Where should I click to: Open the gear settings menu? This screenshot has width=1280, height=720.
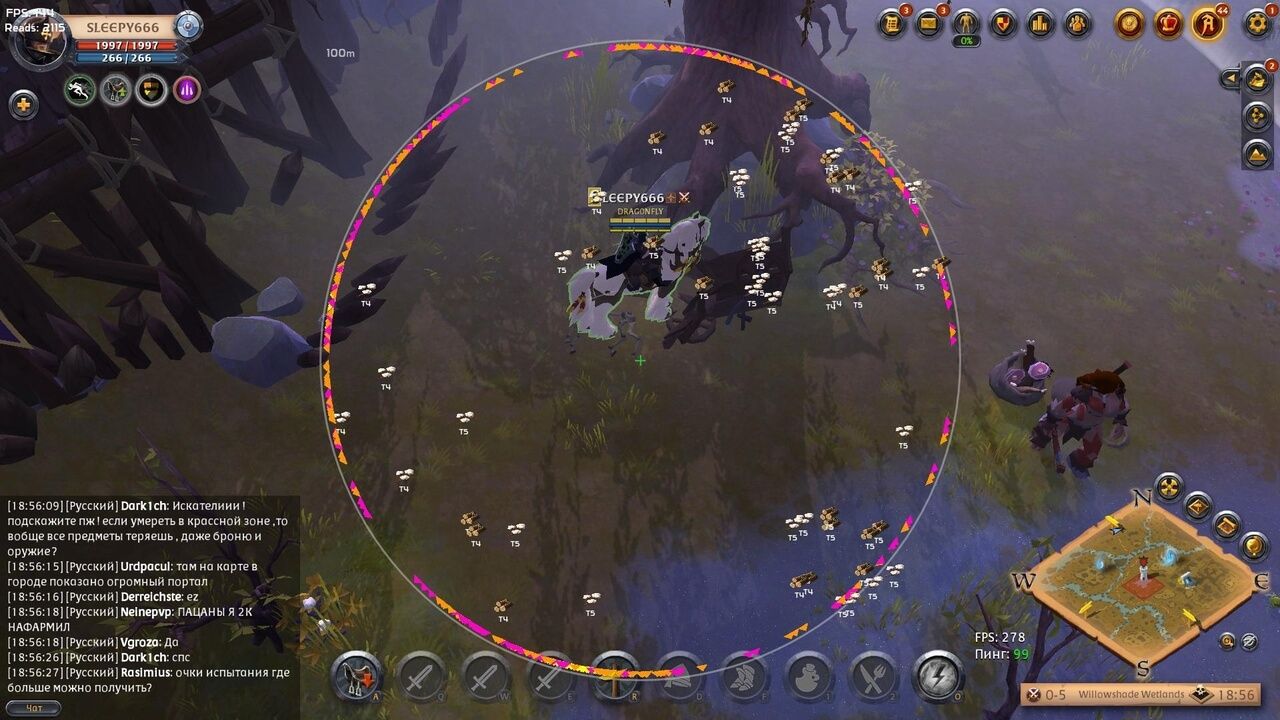click(1257, 23)
